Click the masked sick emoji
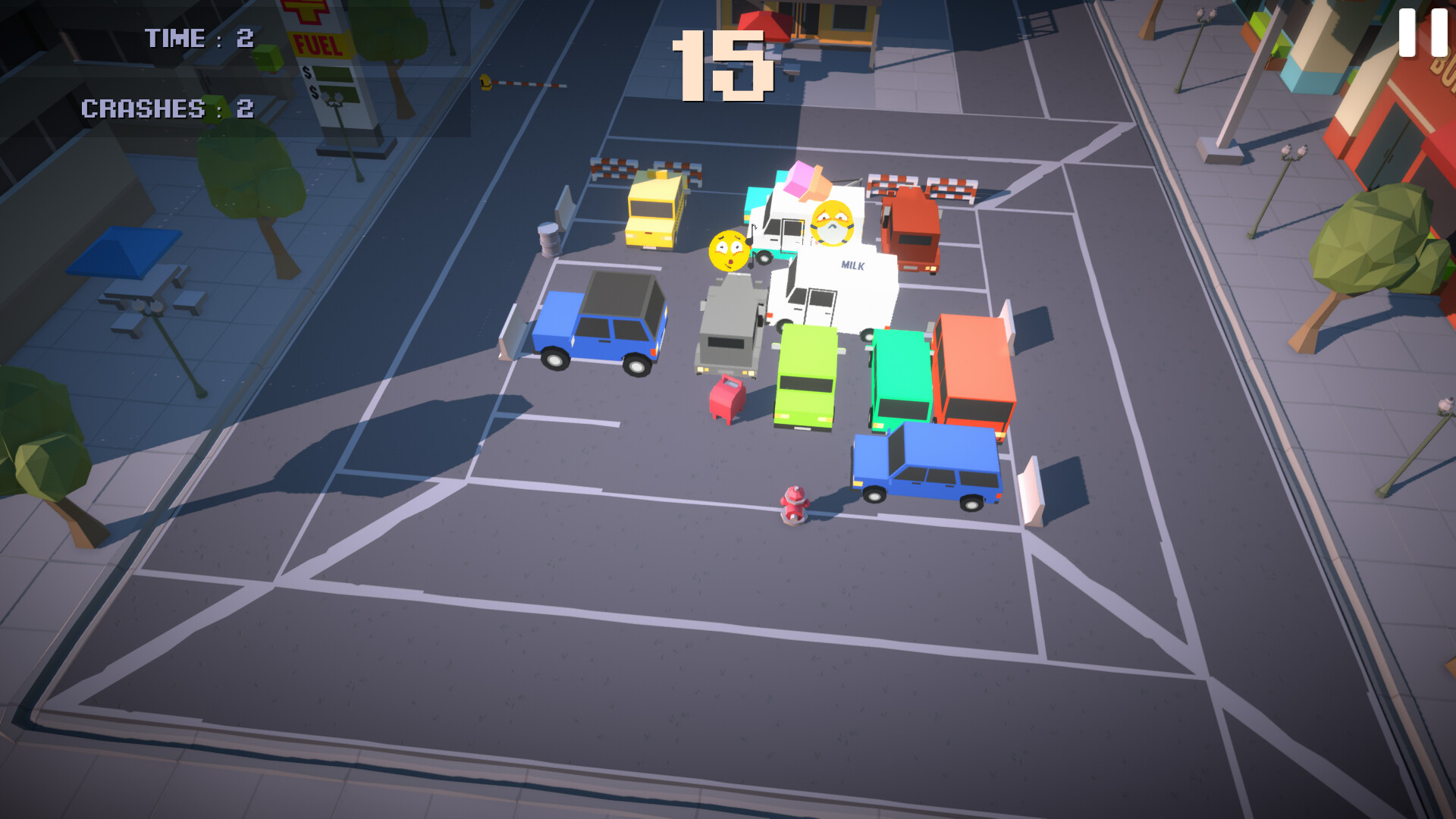The height and width of the screenshot is (819, 1456). pyautogui.click(x=834, y=225)
